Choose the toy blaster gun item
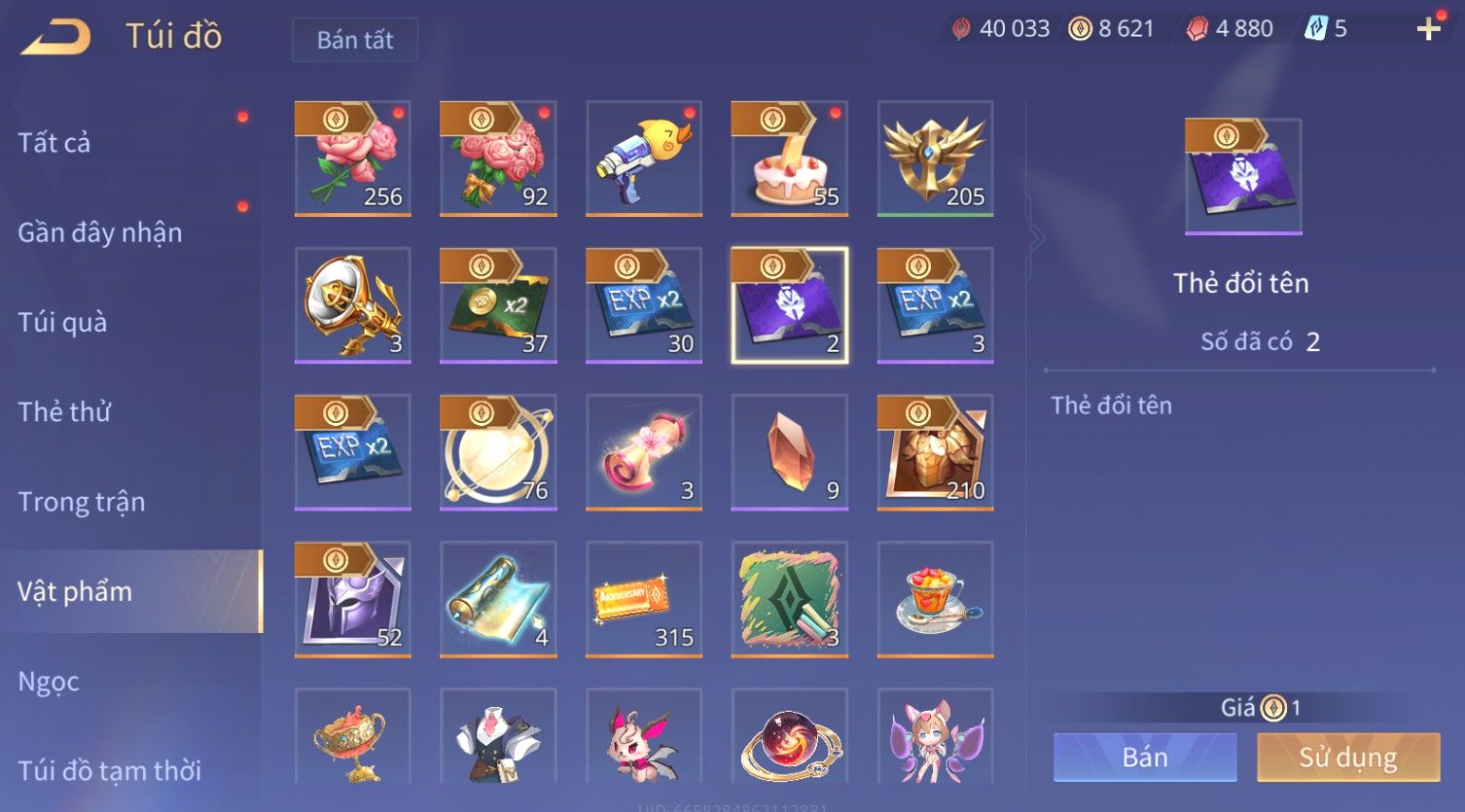The width and height of the screenshot is (1465, 812). tap(644, 159)
